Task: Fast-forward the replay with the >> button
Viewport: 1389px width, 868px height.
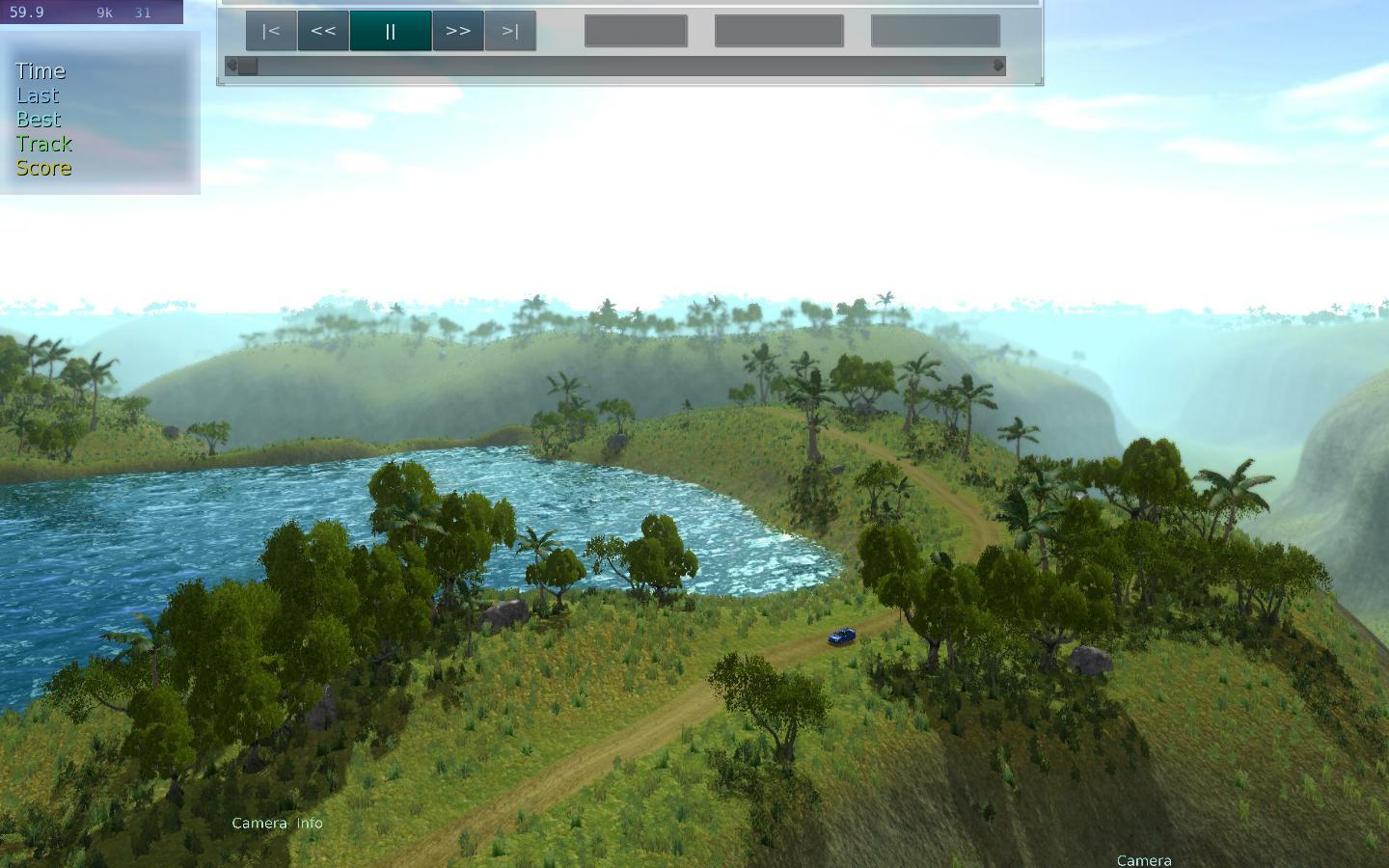Action: pos(458,31)
